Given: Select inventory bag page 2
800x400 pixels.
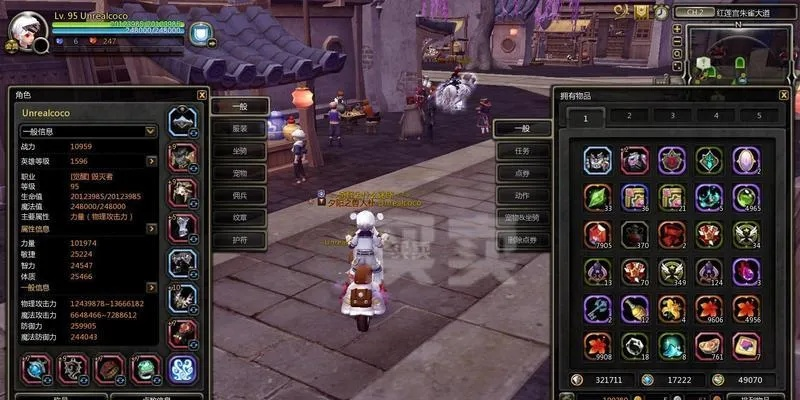Looking at the screenshot, I should [x=629, y=116].
